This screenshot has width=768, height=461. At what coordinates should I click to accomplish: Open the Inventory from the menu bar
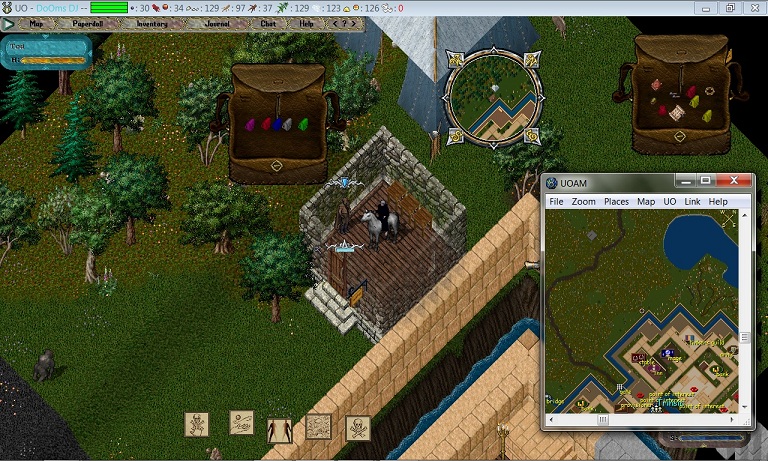[152, 23]
